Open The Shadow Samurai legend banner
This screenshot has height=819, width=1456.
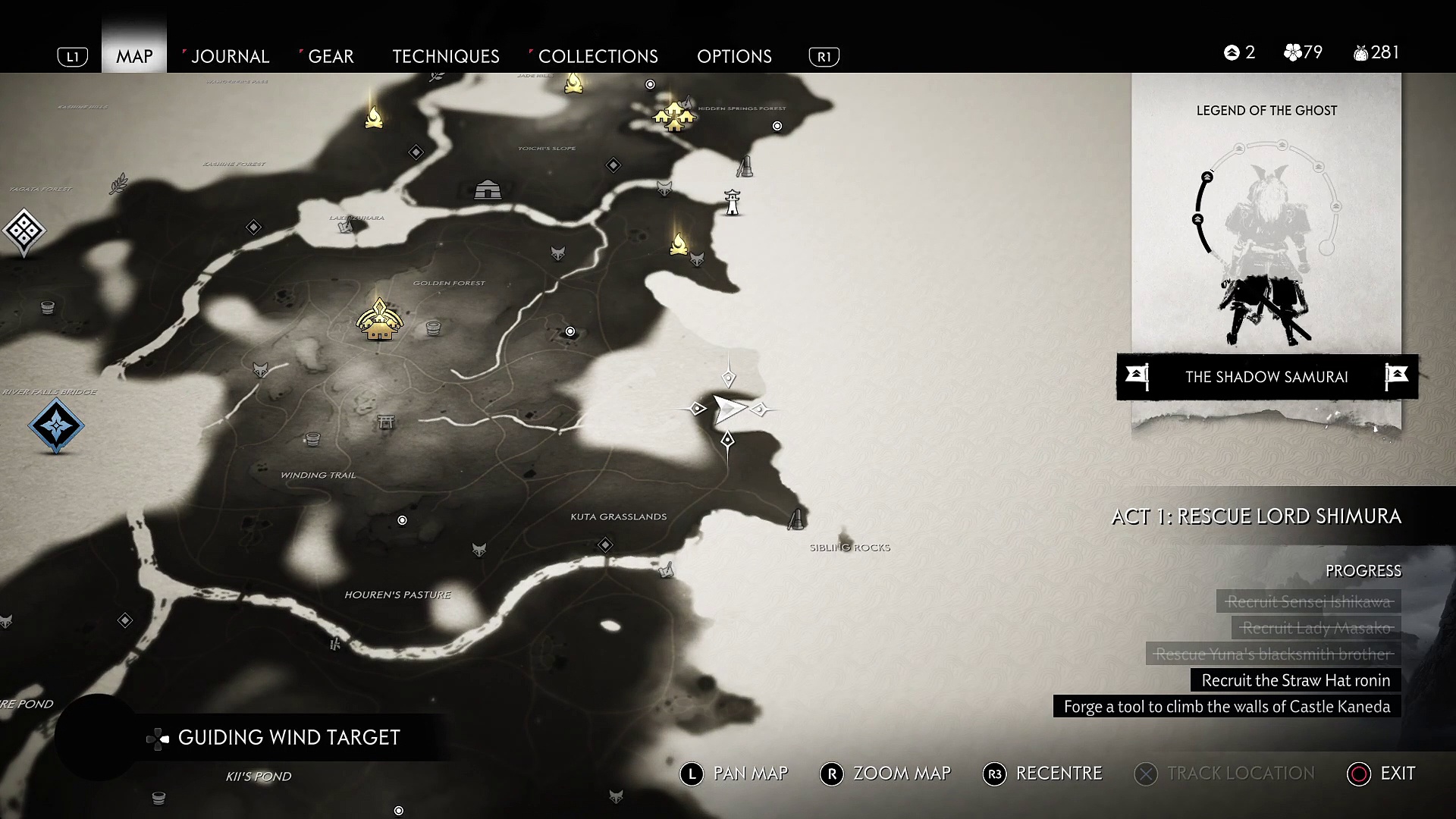(1266, 377)
